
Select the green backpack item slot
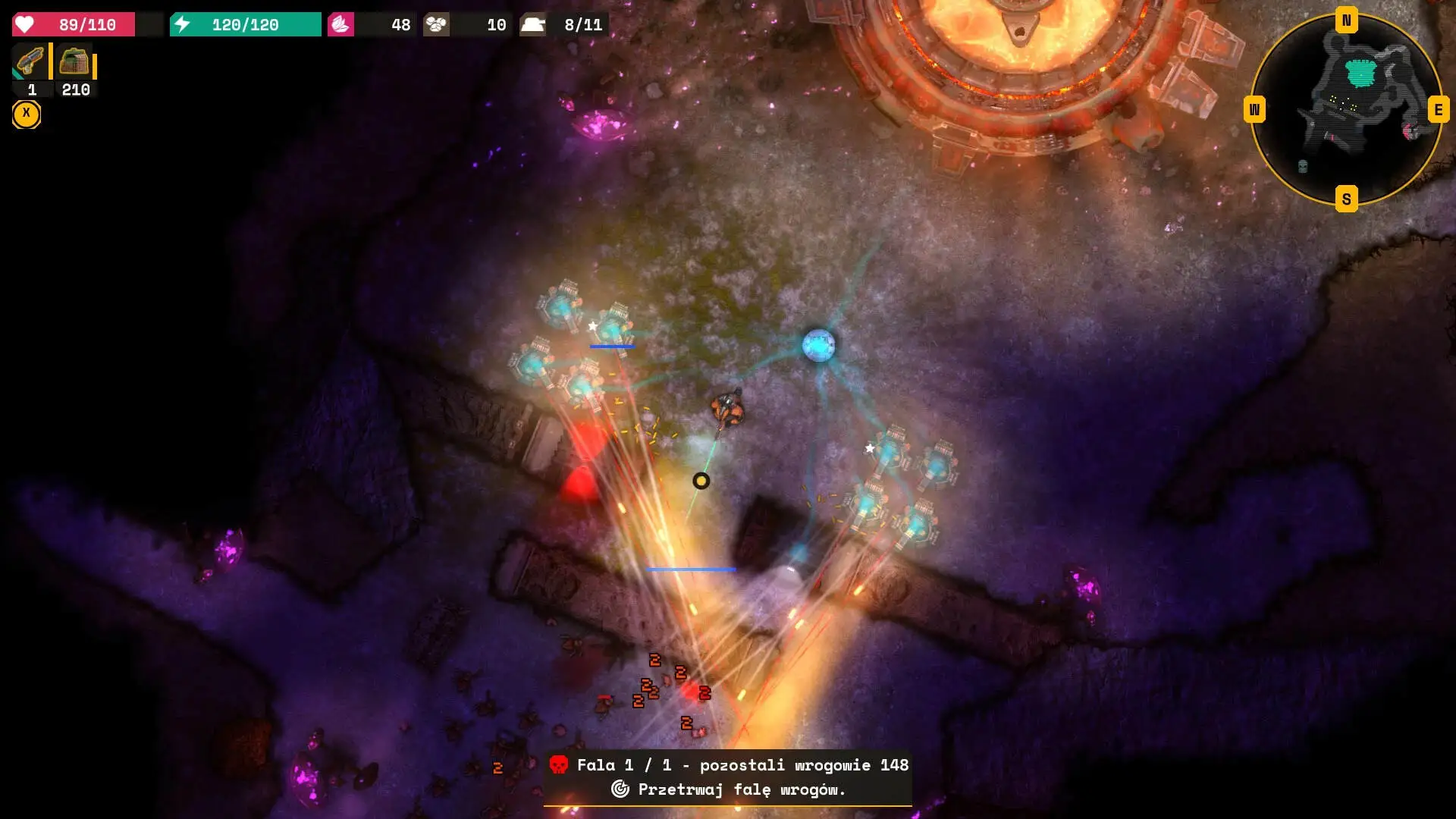click(74, 62)
